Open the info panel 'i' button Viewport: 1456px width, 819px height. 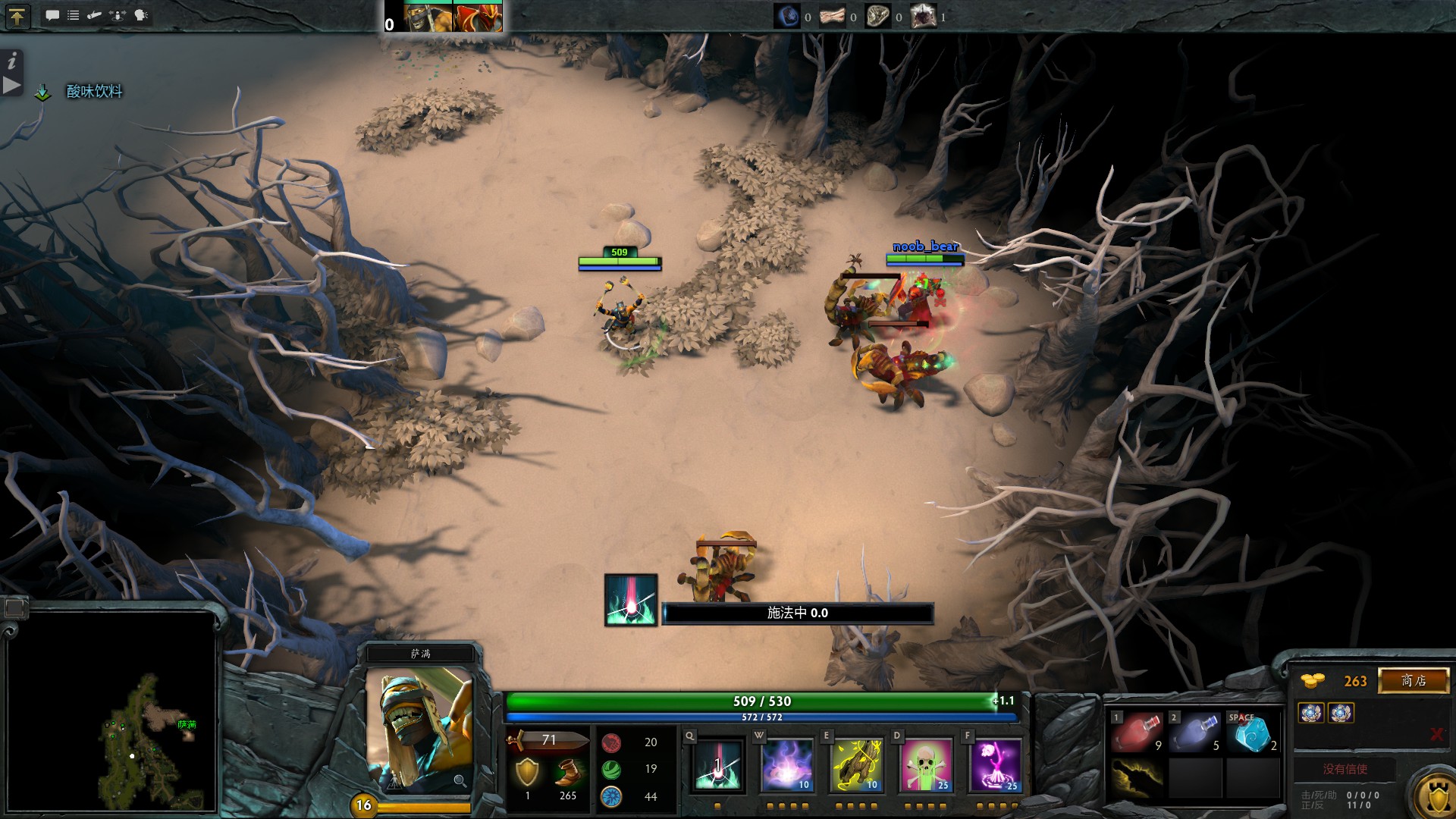(x=11, y=61)
